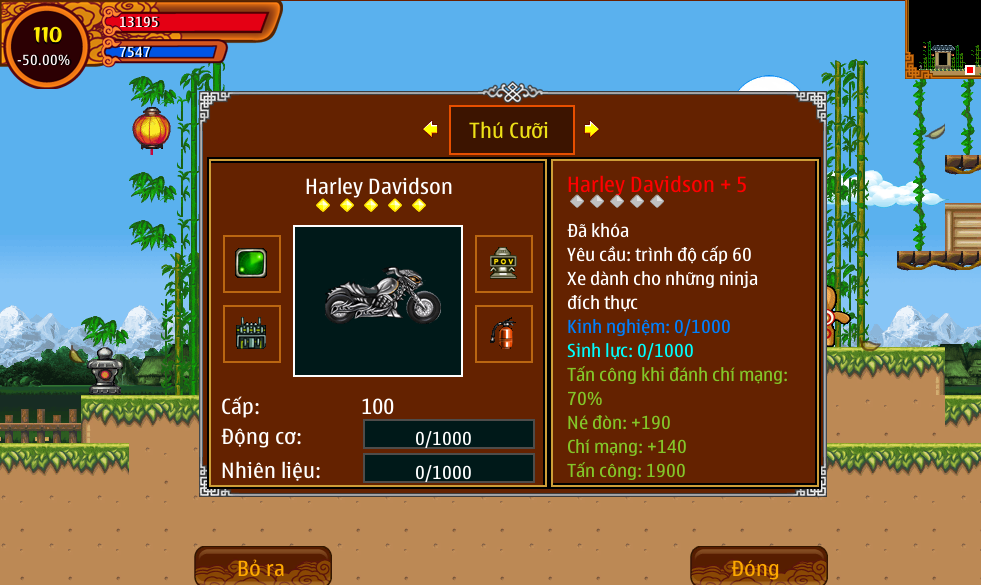This screenshot has width=981, height=585.
Task: Close the mount panel with "Đóng"
Action: (x=757, y=567)
